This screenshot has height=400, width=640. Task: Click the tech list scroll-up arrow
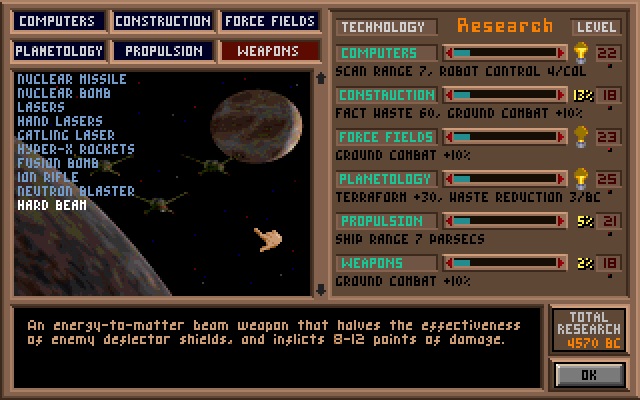(320, 77)
